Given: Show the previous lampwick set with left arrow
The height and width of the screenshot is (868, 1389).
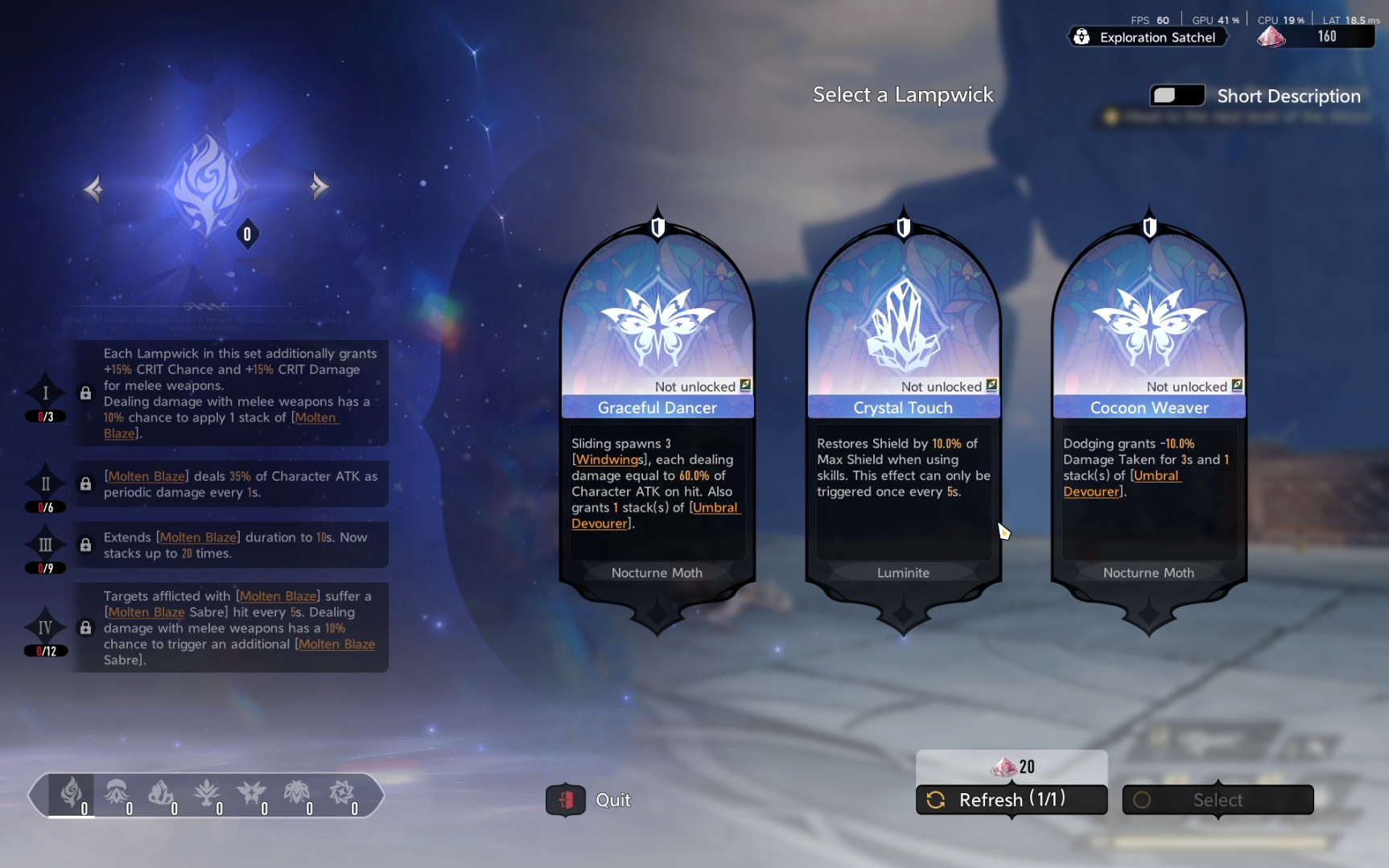Looking at the screenshot, I should click(93, 189).
